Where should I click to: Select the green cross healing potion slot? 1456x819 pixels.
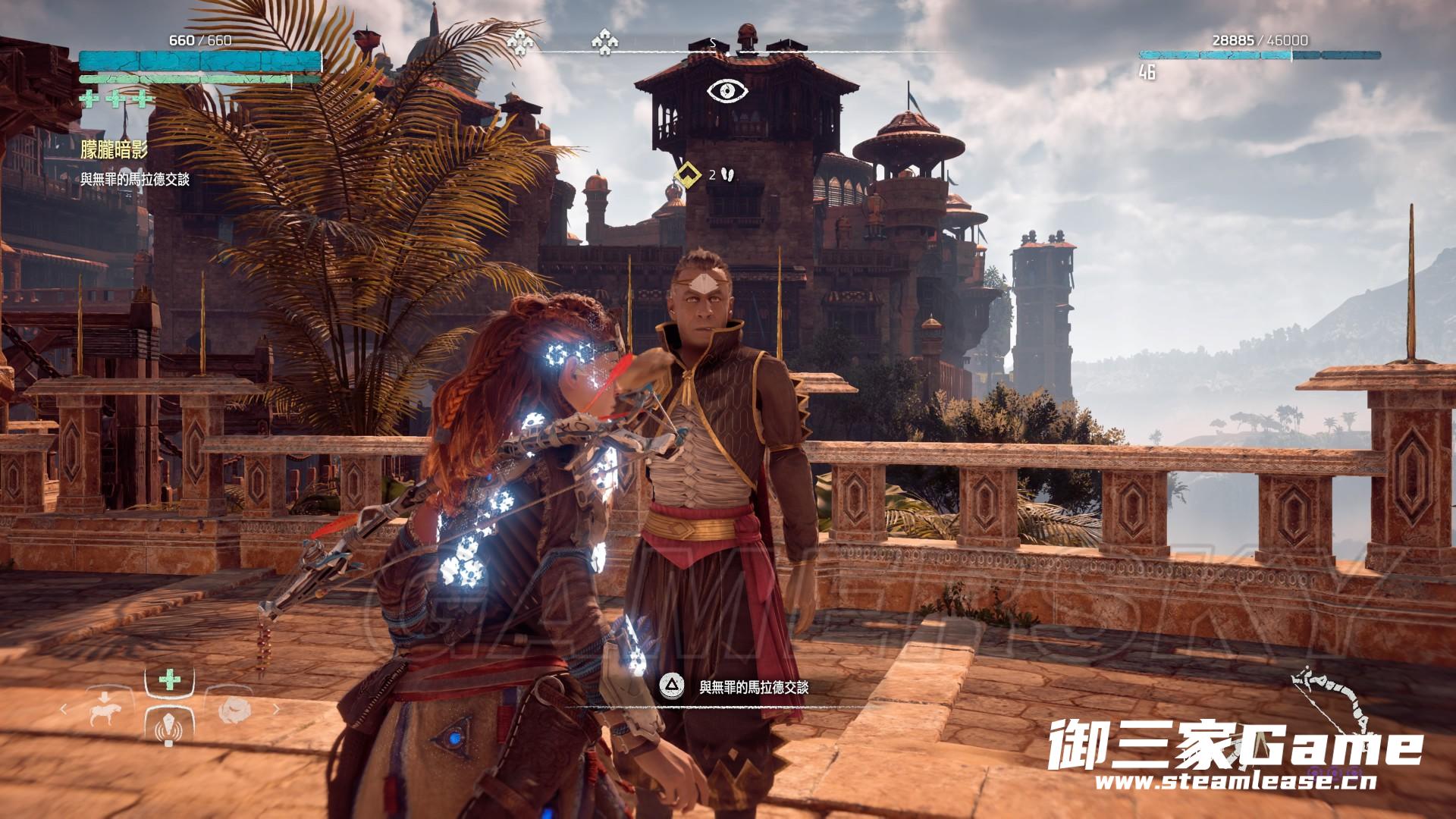point(169,680)
